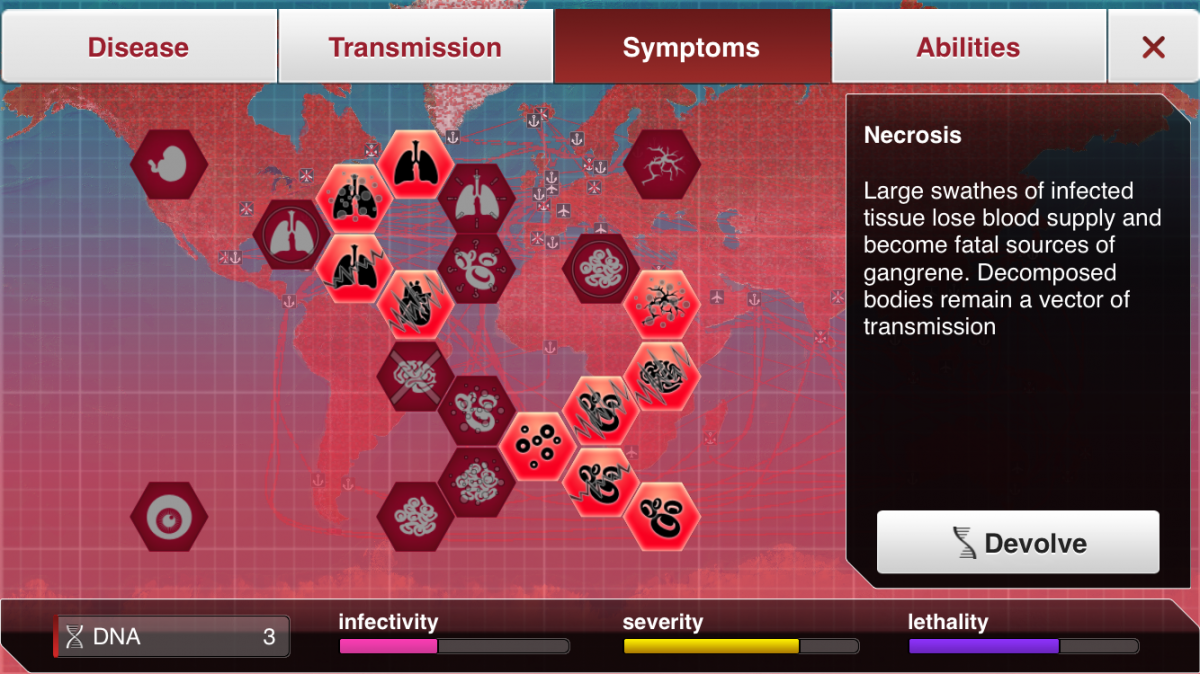
Task: Choose the evolved black-circles cysts hexagon
Action: click(538, 446)
